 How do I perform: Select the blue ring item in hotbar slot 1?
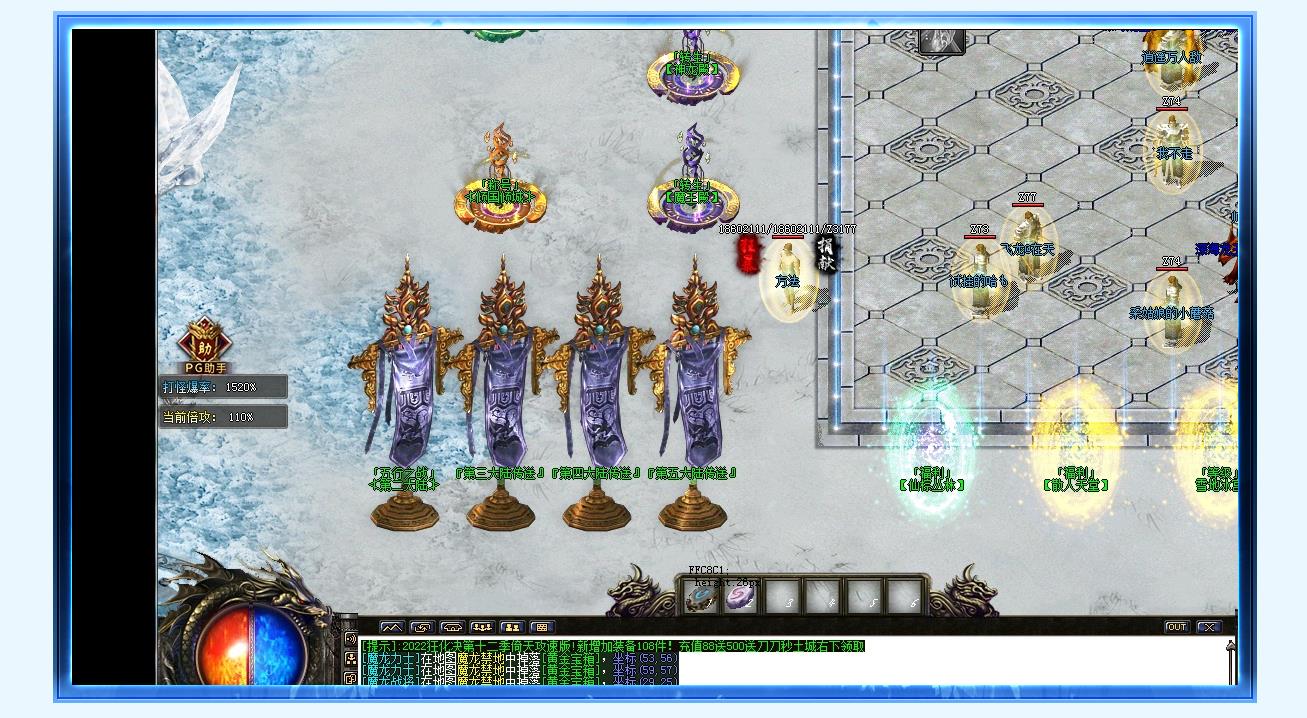coord(700,598)
